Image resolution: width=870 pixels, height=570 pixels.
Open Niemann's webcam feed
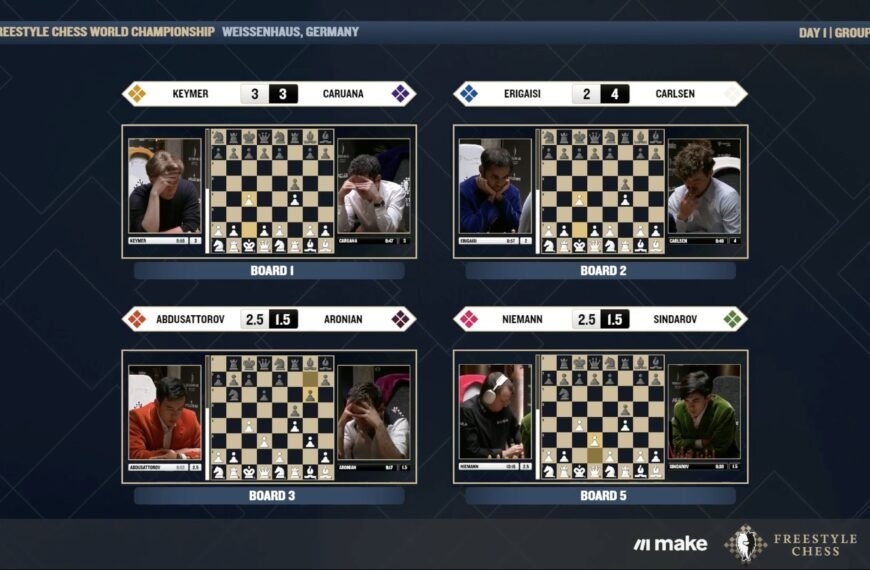(493, 415)
